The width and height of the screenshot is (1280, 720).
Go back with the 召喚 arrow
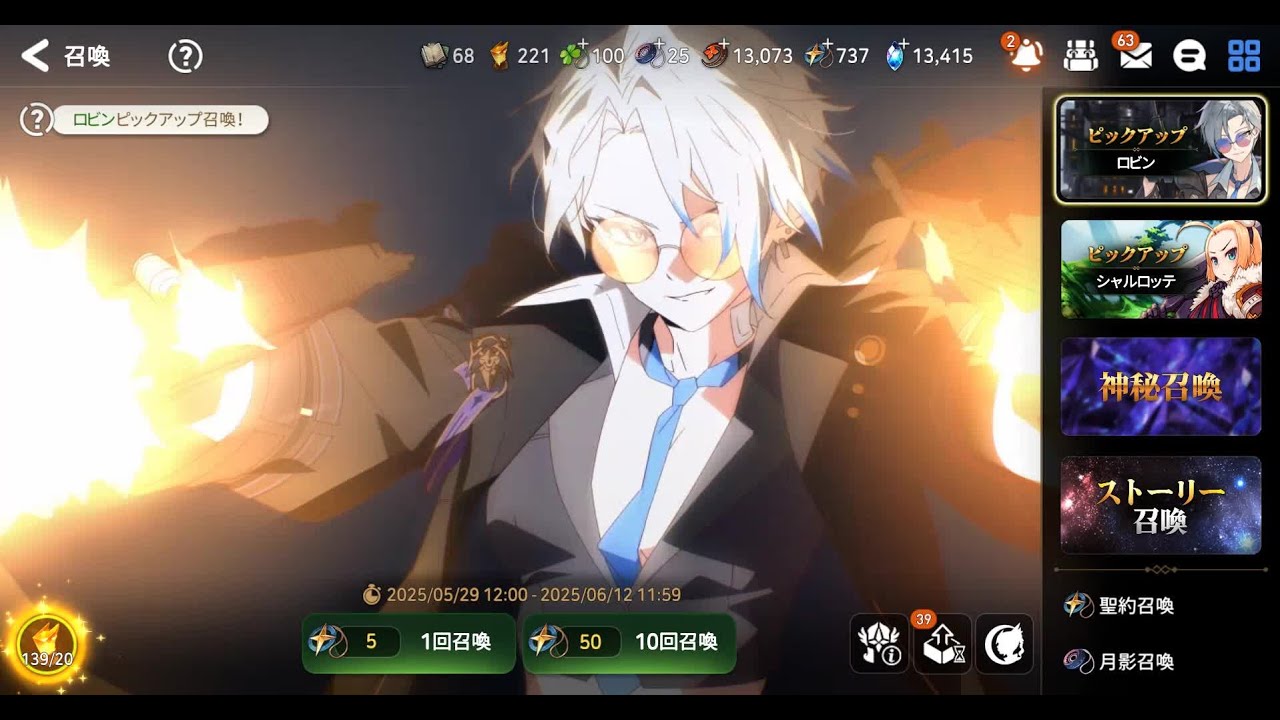tap(36, 56)
